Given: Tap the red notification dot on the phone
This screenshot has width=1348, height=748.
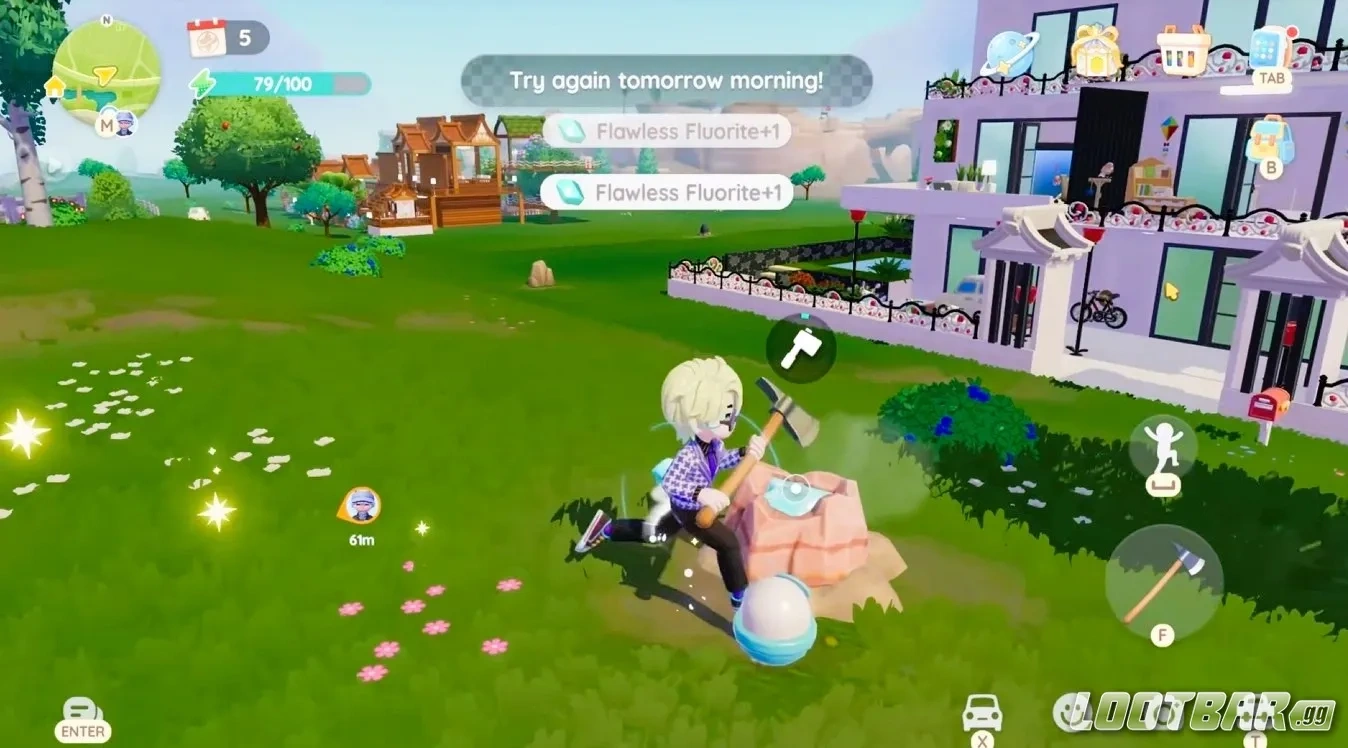Looking at the screenshot, I should point(1292,31).
